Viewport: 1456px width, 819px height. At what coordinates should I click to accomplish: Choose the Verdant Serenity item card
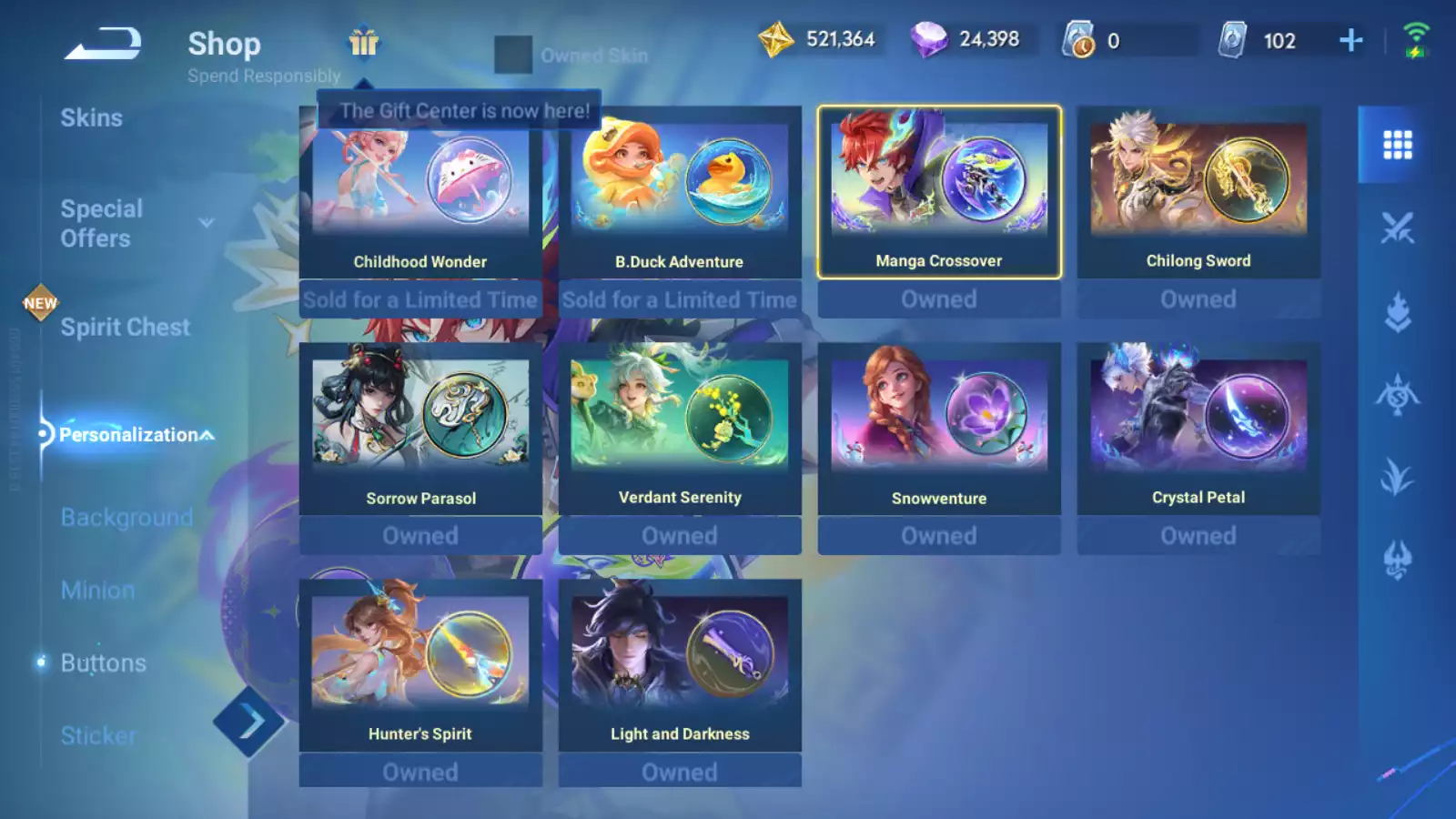point(680,430)
